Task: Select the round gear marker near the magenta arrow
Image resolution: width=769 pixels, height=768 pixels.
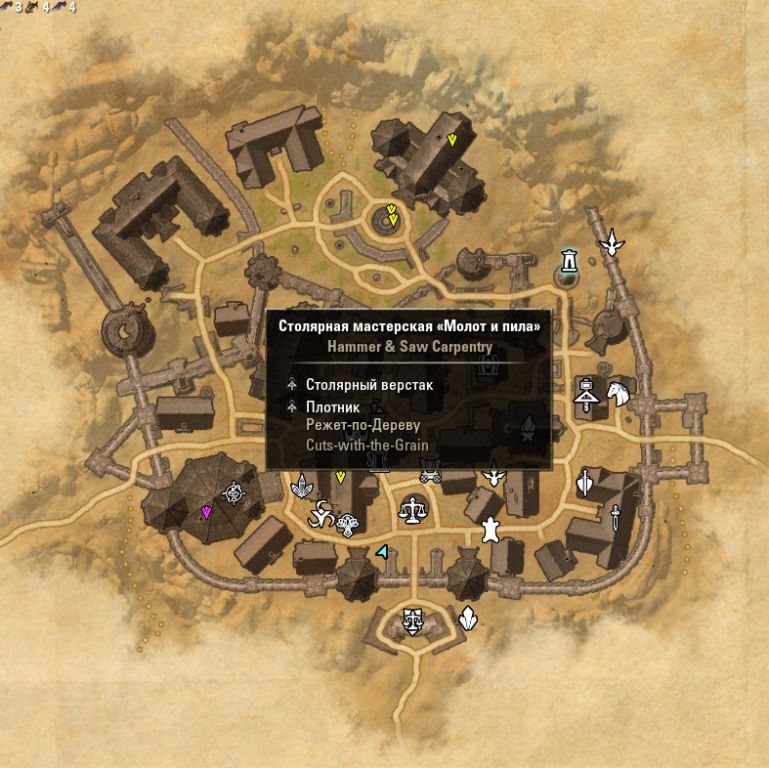Action: tap(236, 491)
